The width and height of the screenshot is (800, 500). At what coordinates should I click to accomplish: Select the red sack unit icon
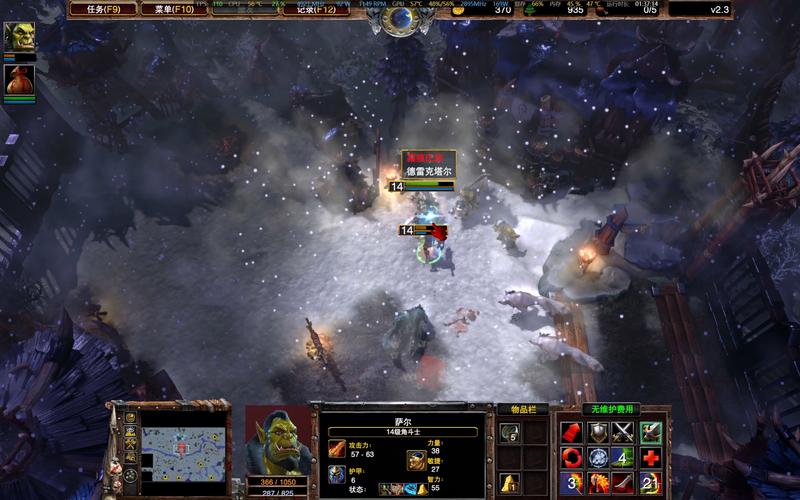[19, 78]
